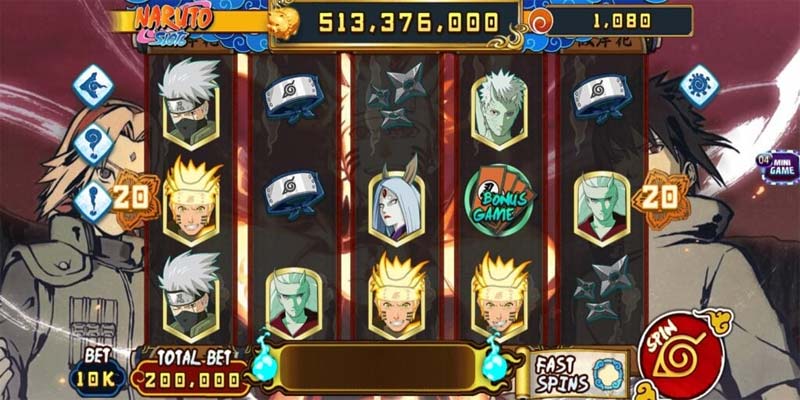Toggle the Fast Spins option

(579, 371)
